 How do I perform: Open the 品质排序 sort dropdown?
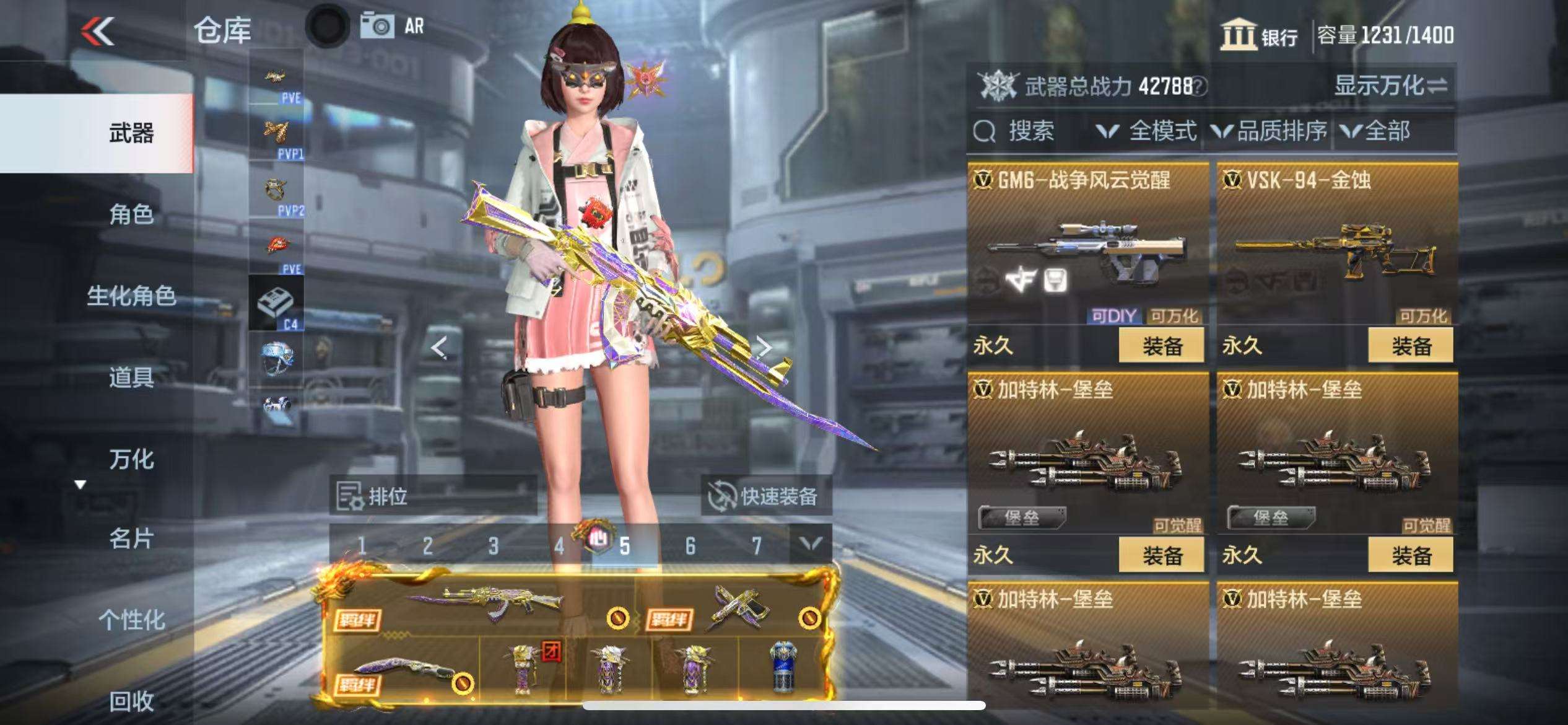pyautogui.click(x=1270, y=131)
